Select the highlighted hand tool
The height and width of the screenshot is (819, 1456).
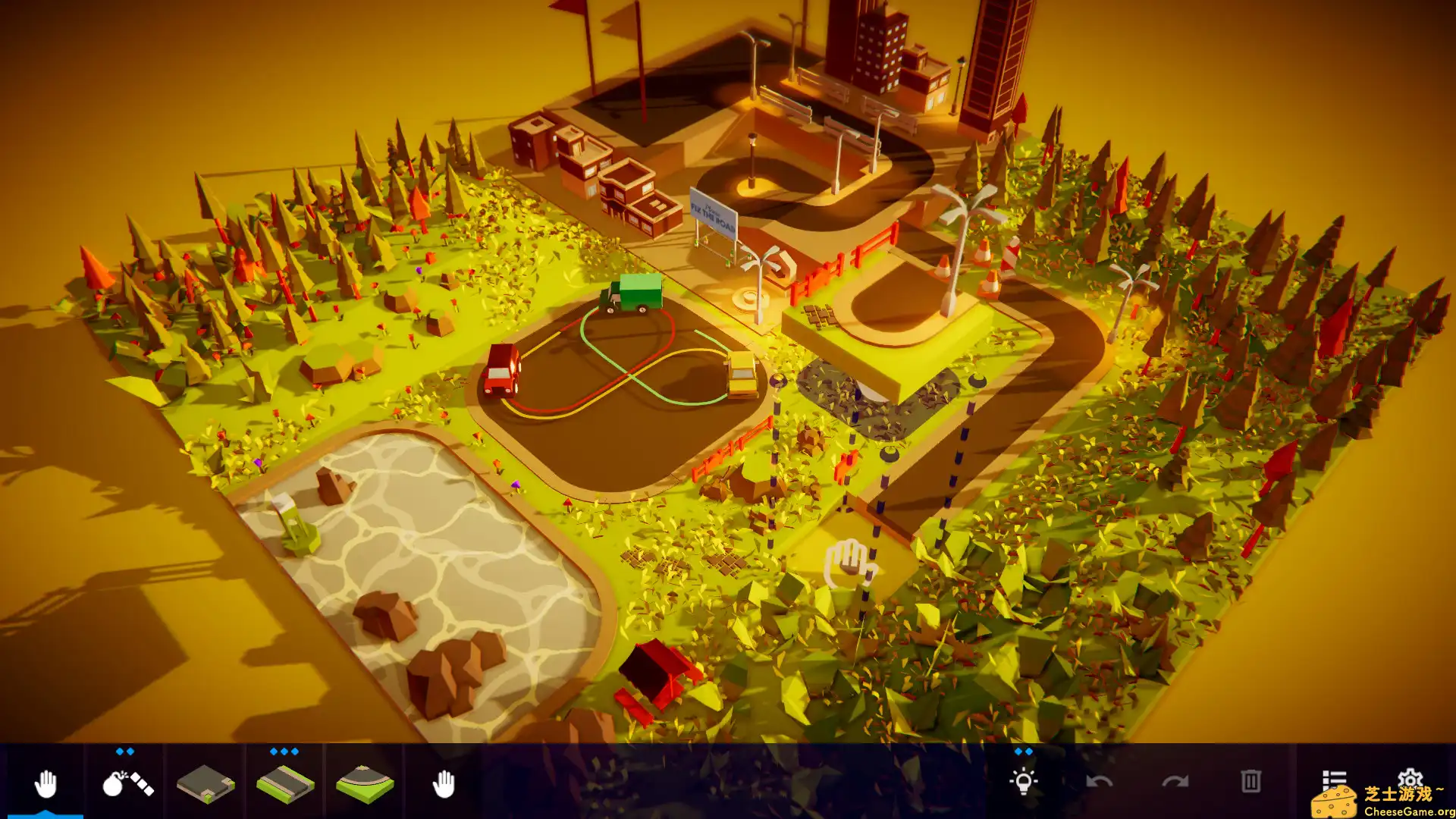(x=45, y=783)
